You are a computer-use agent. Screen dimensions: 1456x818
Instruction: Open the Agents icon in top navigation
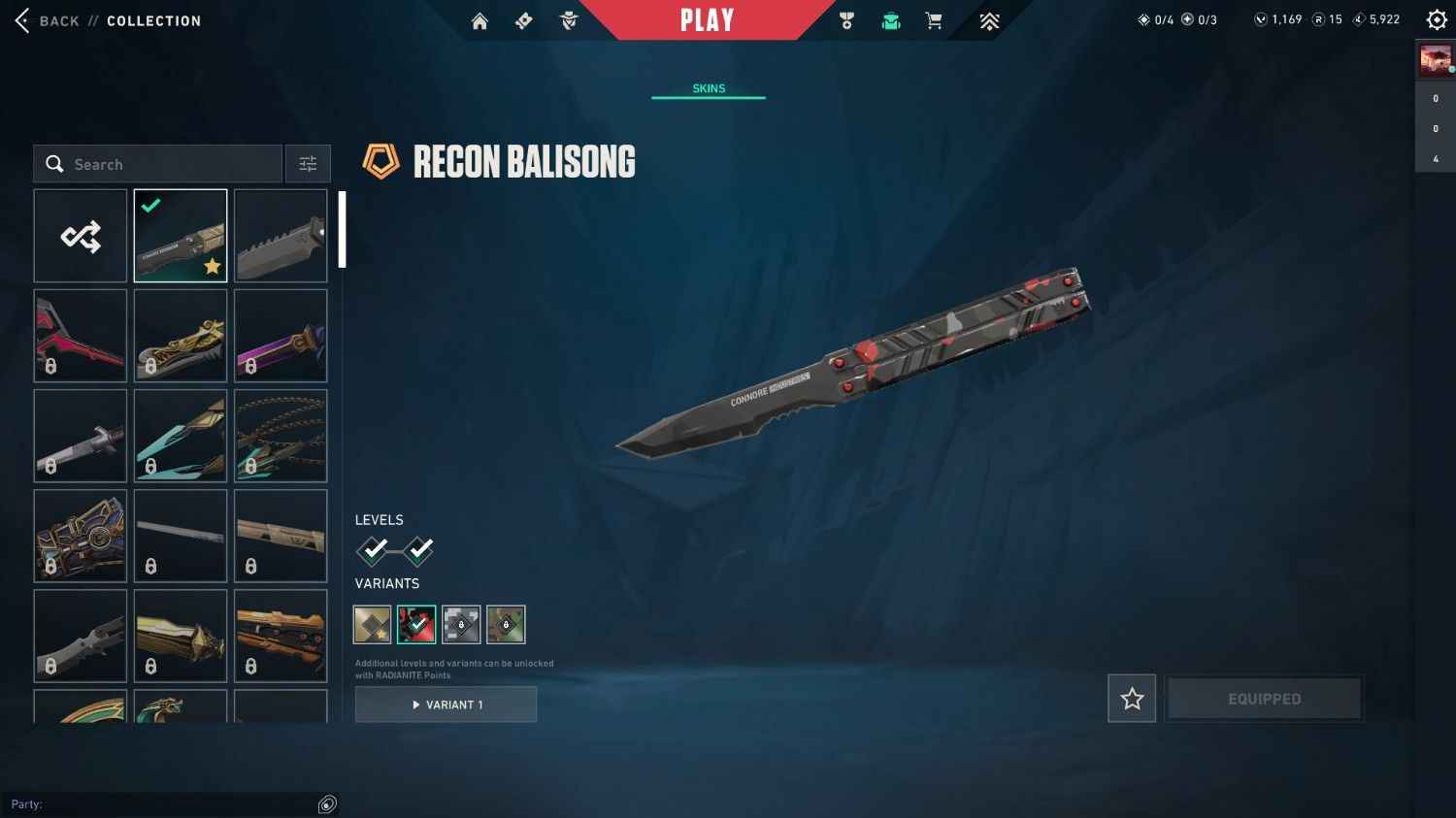click(569, 20)
